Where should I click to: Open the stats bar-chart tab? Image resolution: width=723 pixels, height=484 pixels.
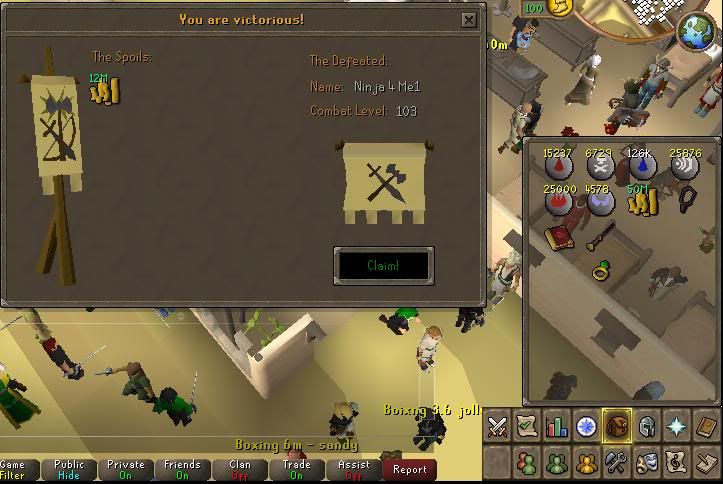pyautogui.click(x=556, y=427)
